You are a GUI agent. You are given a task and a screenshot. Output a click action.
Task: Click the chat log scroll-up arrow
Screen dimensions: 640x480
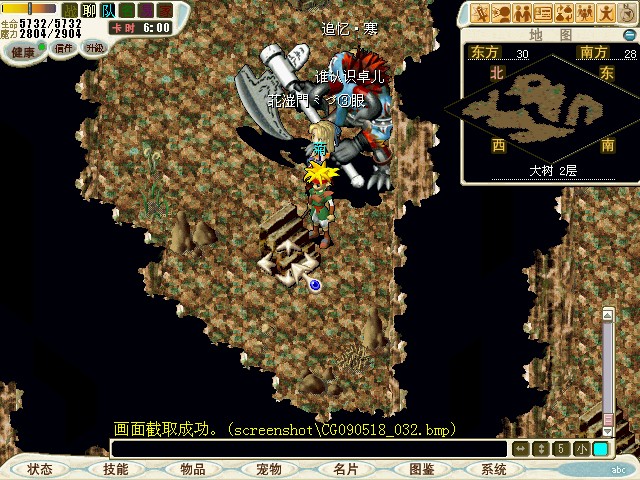click(x=607, y=316)
